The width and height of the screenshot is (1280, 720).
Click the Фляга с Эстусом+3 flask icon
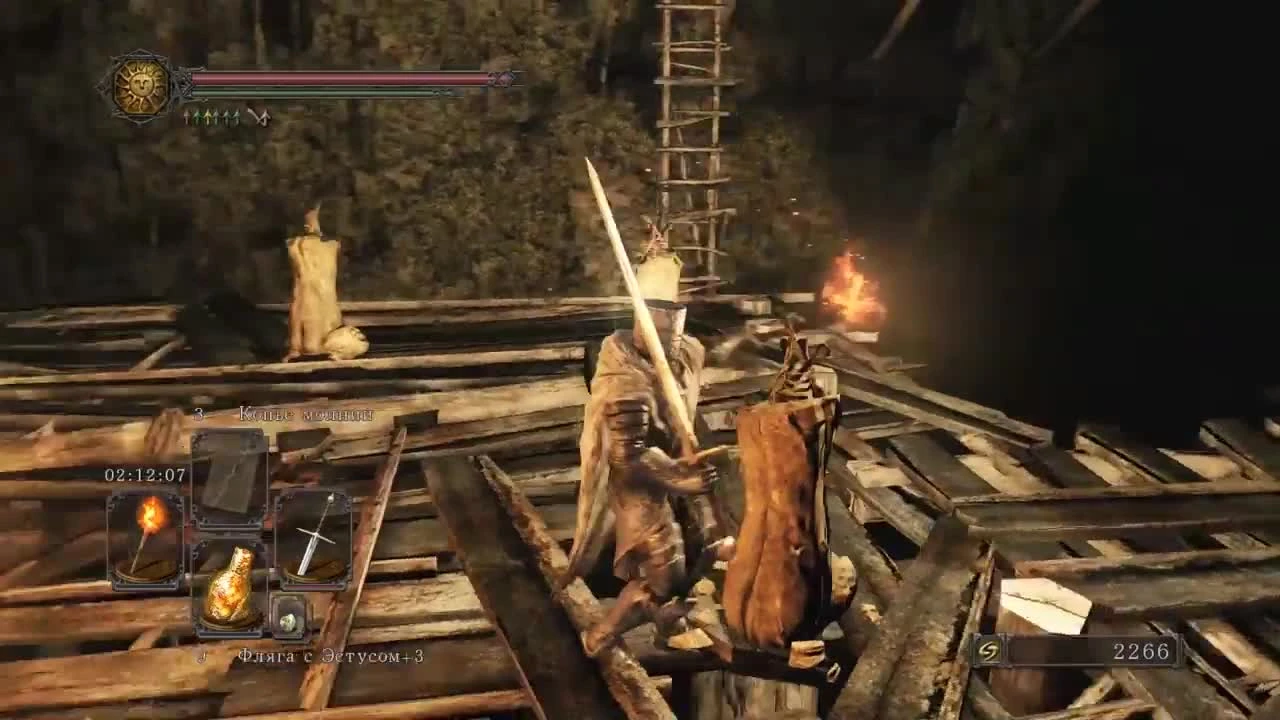click(230, 583)
